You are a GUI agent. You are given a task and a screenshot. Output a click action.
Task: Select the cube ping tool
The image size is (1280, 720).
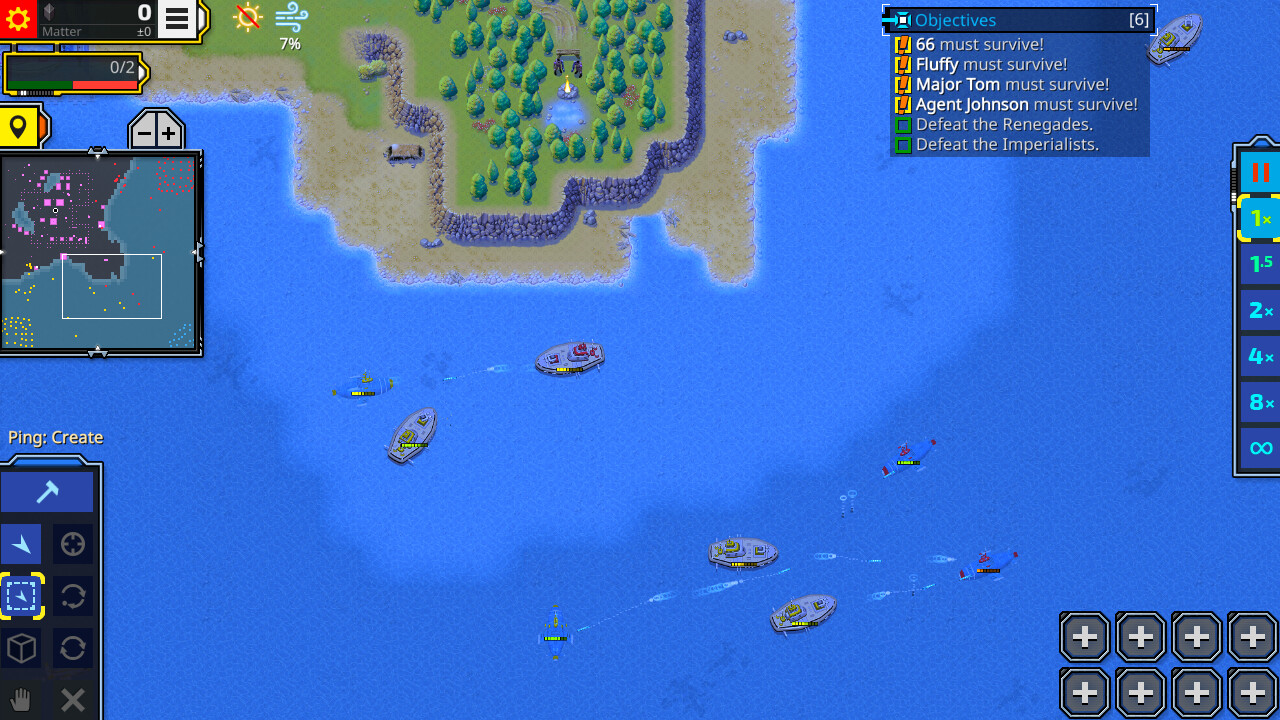[21, 647]
